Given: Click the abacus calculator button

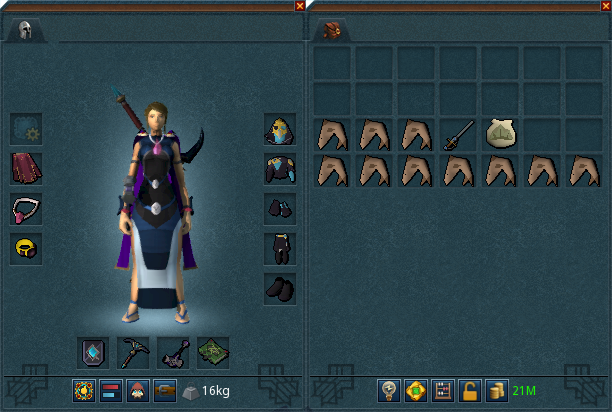Looking at the screenshot, I should coord(443,390).
